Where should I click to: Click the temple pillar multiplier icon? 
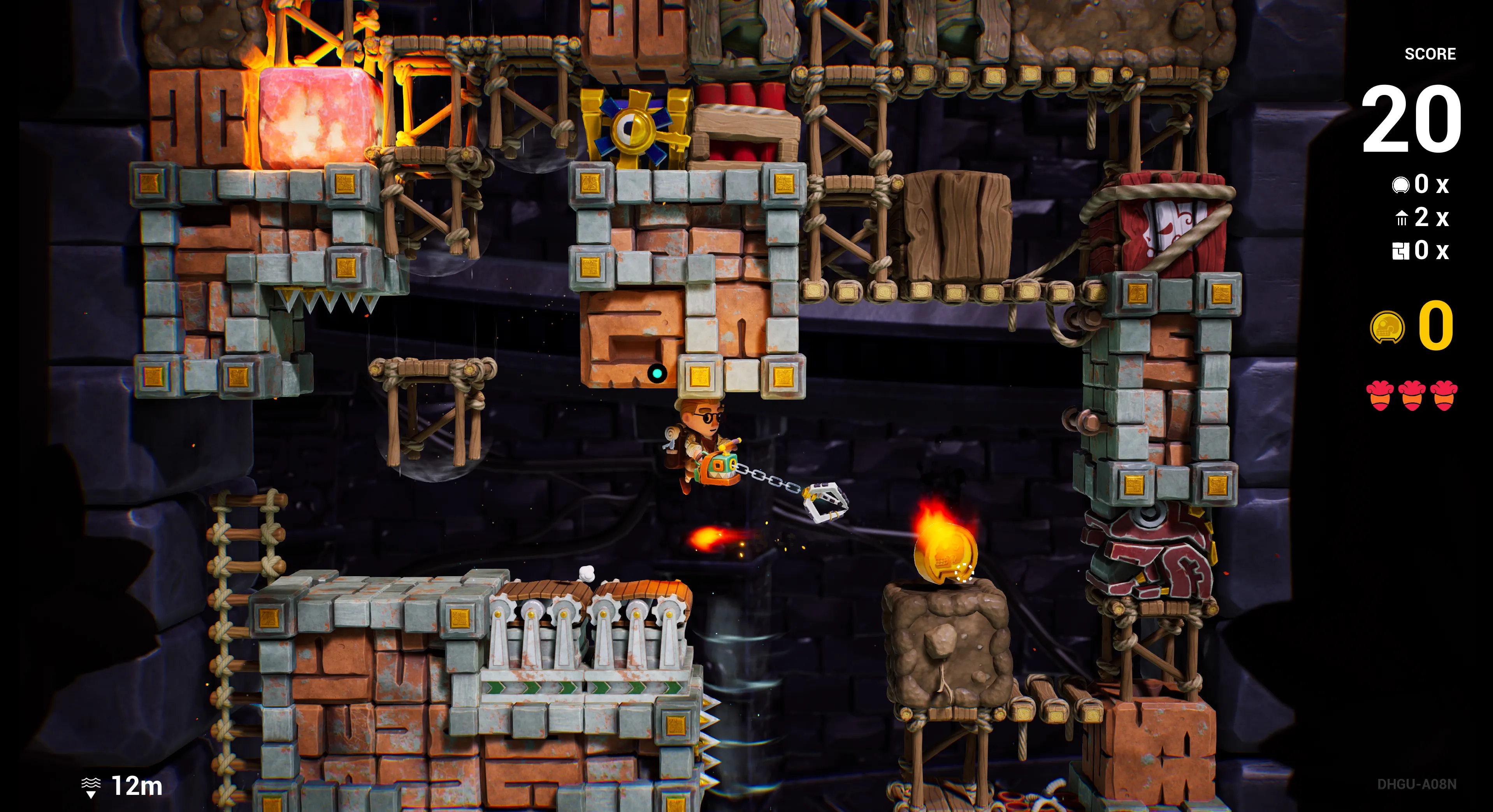pos(1402,219)
